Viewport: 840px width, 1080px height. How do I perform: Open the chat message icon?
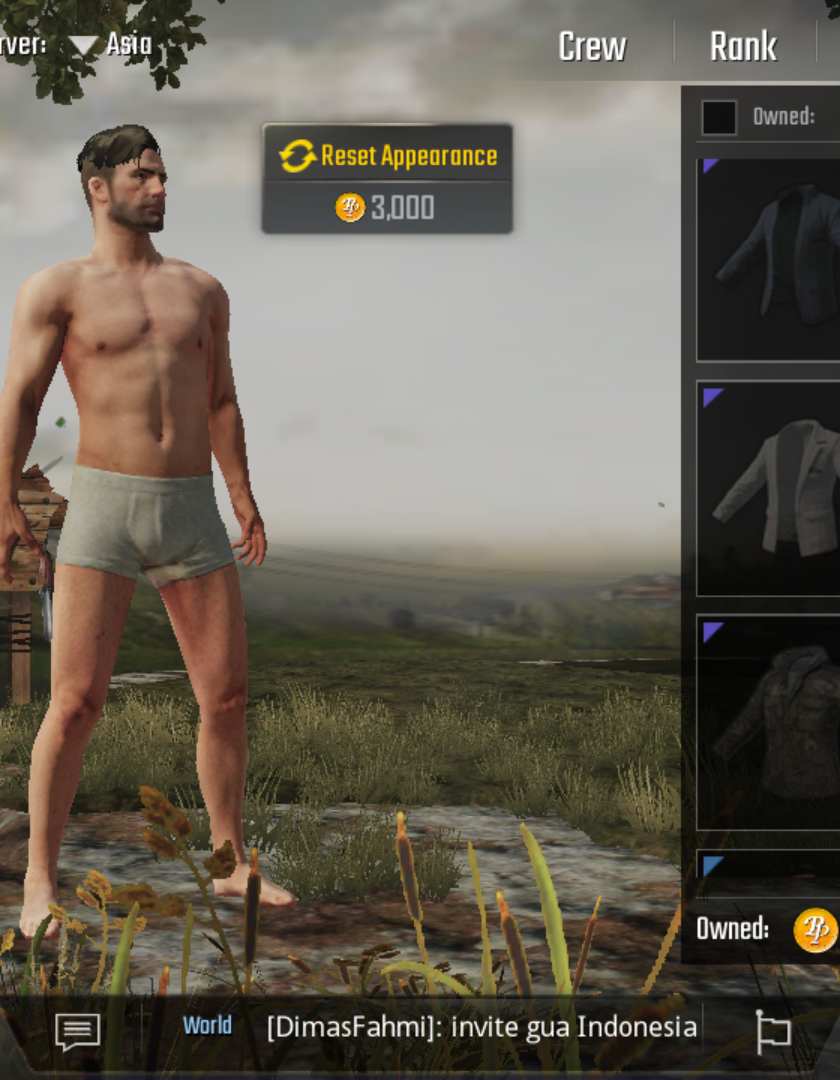tap(77, 1030)
